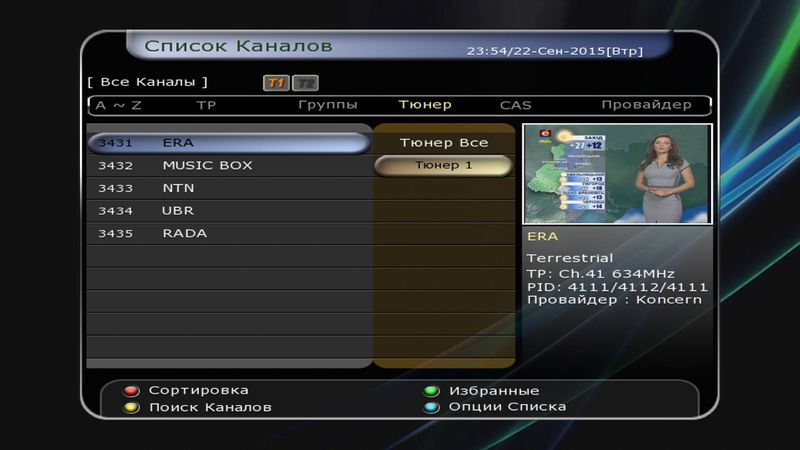This screenshot has width=800, height=450.
Task: Select the ERA channel row
Action: [x=228, y=143]
